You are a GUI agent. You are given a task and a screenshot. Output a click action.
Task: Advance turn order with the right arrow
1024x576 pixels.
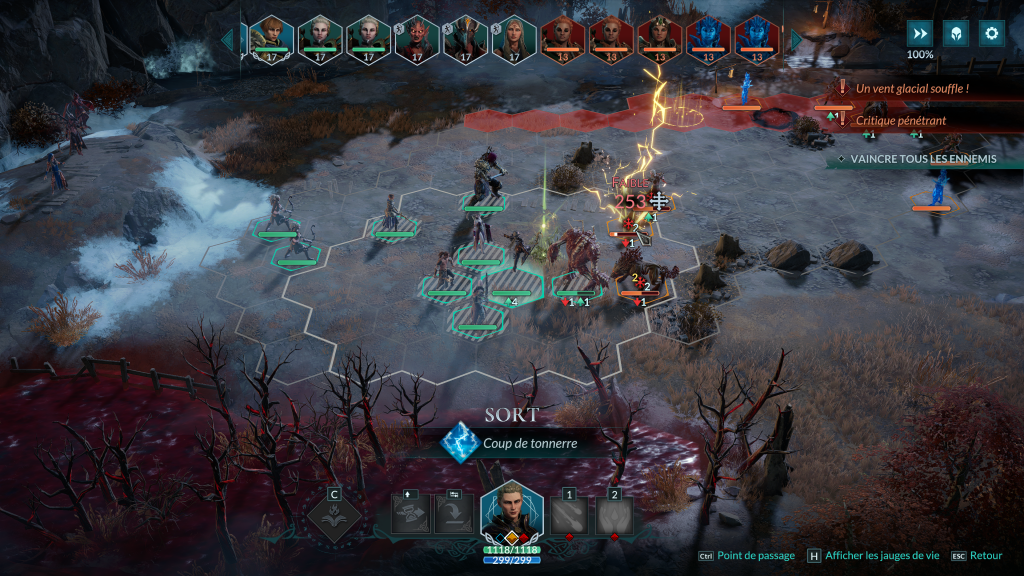(797, 40)
